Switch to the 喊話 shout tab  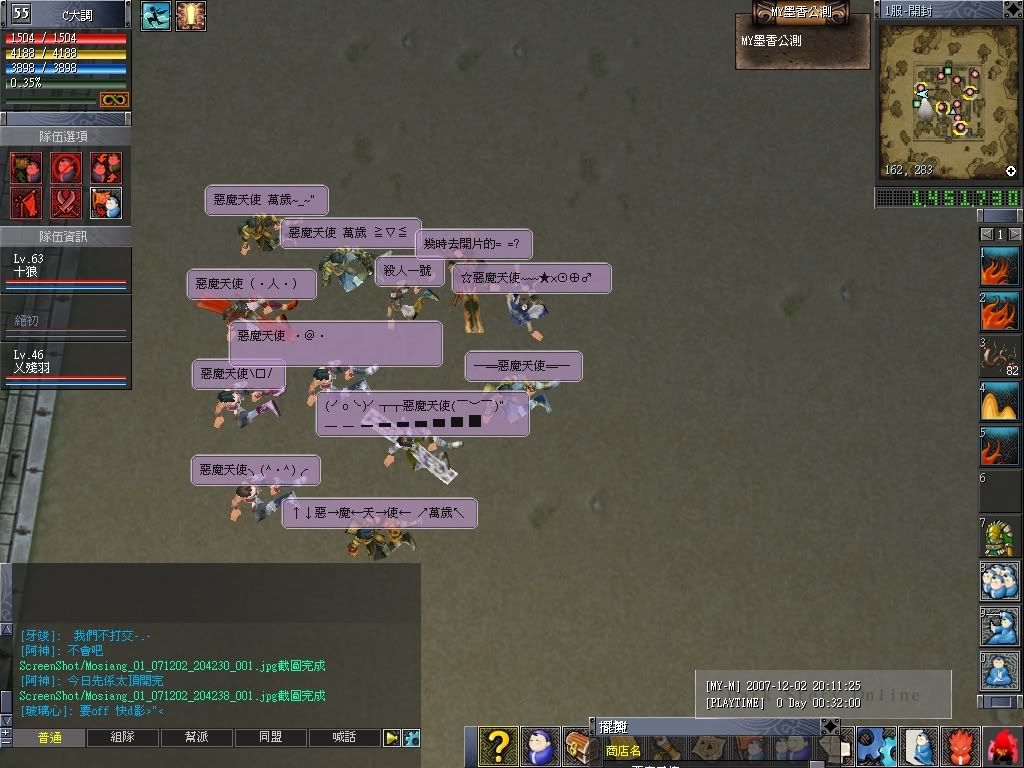(x=344, y=738)
